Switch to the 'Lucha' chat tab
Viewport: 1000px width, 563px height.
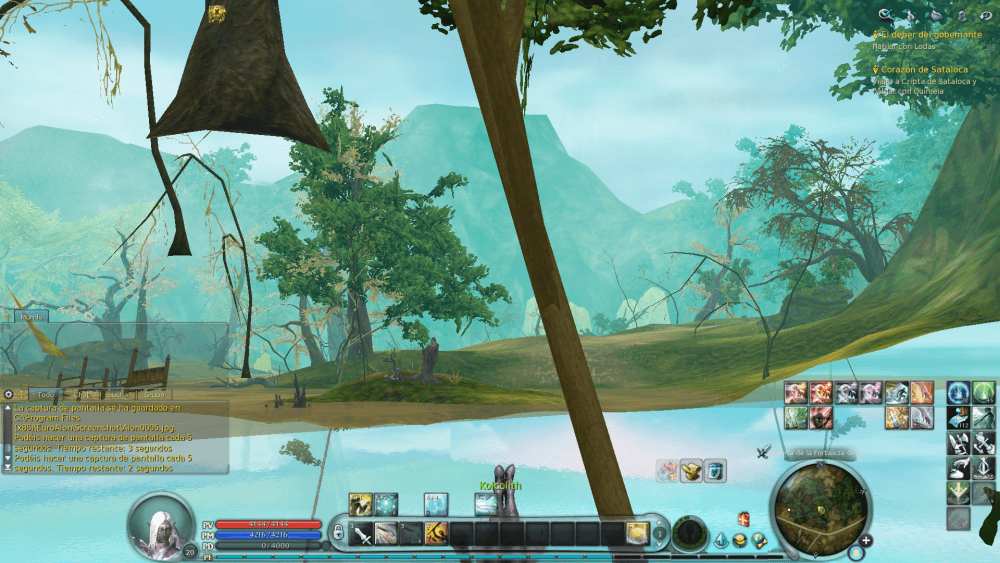pos(118,394)
